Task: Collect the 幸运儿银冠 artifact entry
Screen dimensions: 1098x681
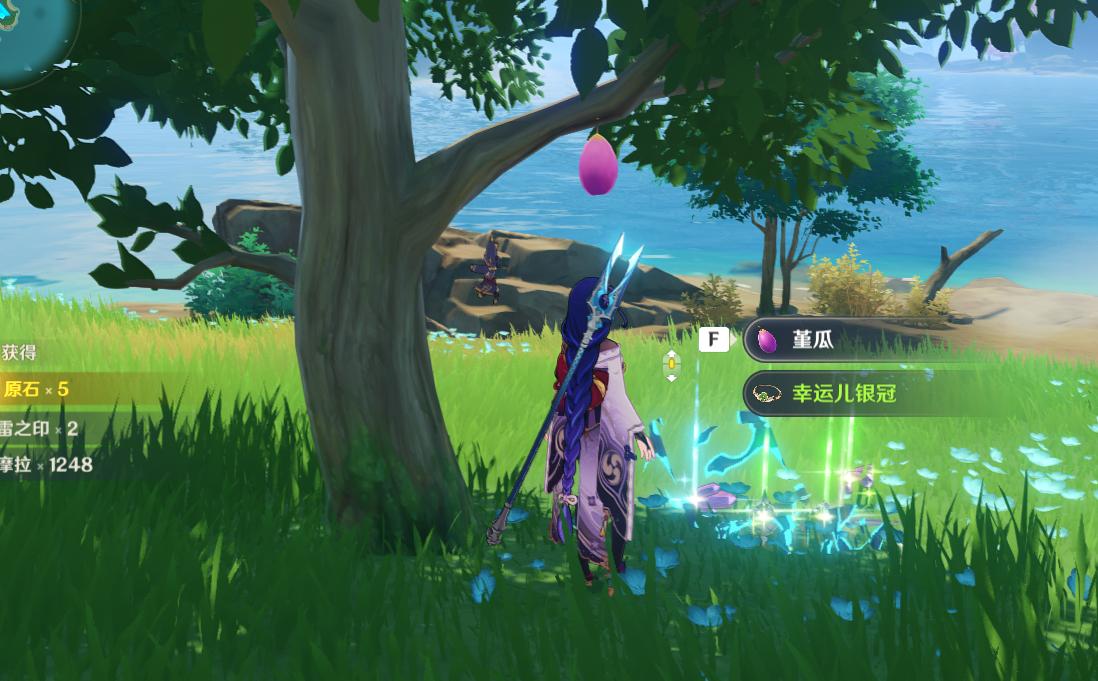Action: pyautogui.click(x=843, y=394)
